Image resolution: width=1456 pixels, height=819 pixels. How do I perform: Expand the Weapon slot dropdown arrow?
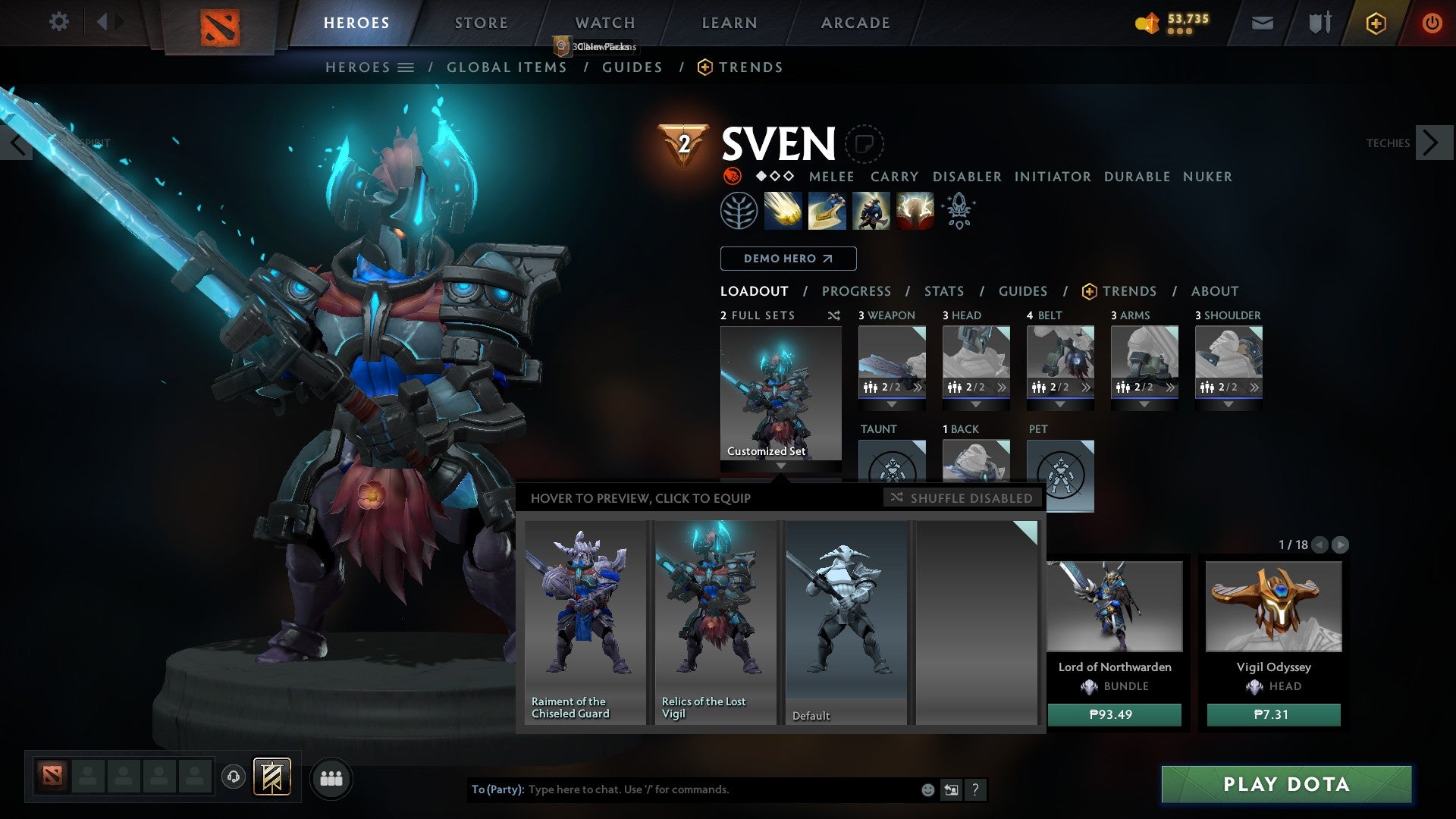[x=892, y=404]
